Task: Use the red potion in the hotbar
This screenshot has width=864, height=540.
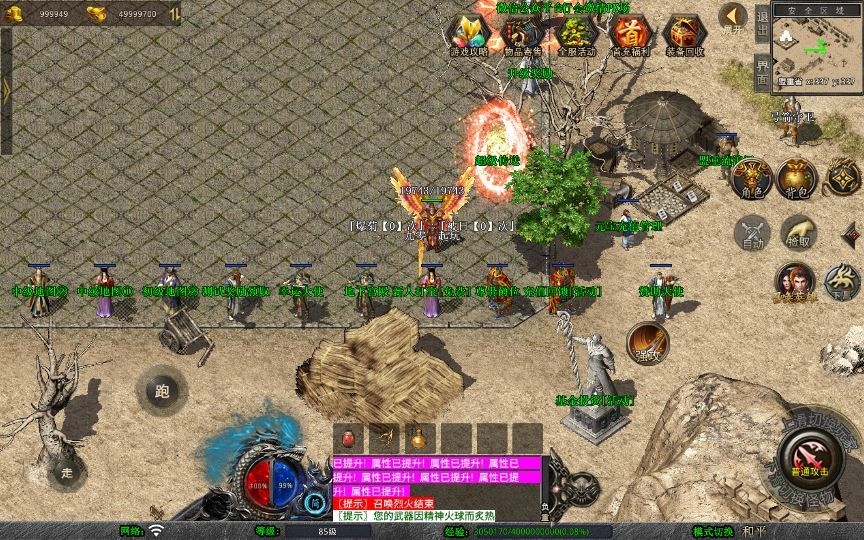Action: 348,437
